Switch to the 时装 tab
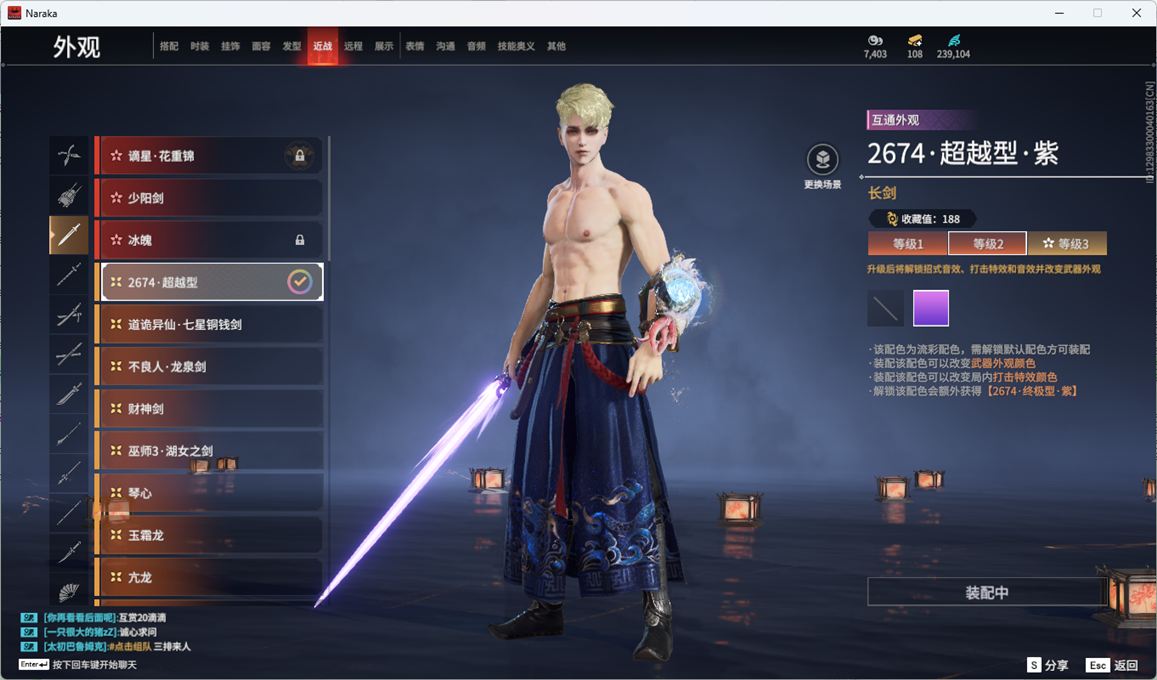The width and height of the screenshot is (1157, 680). tap(200, 46)
